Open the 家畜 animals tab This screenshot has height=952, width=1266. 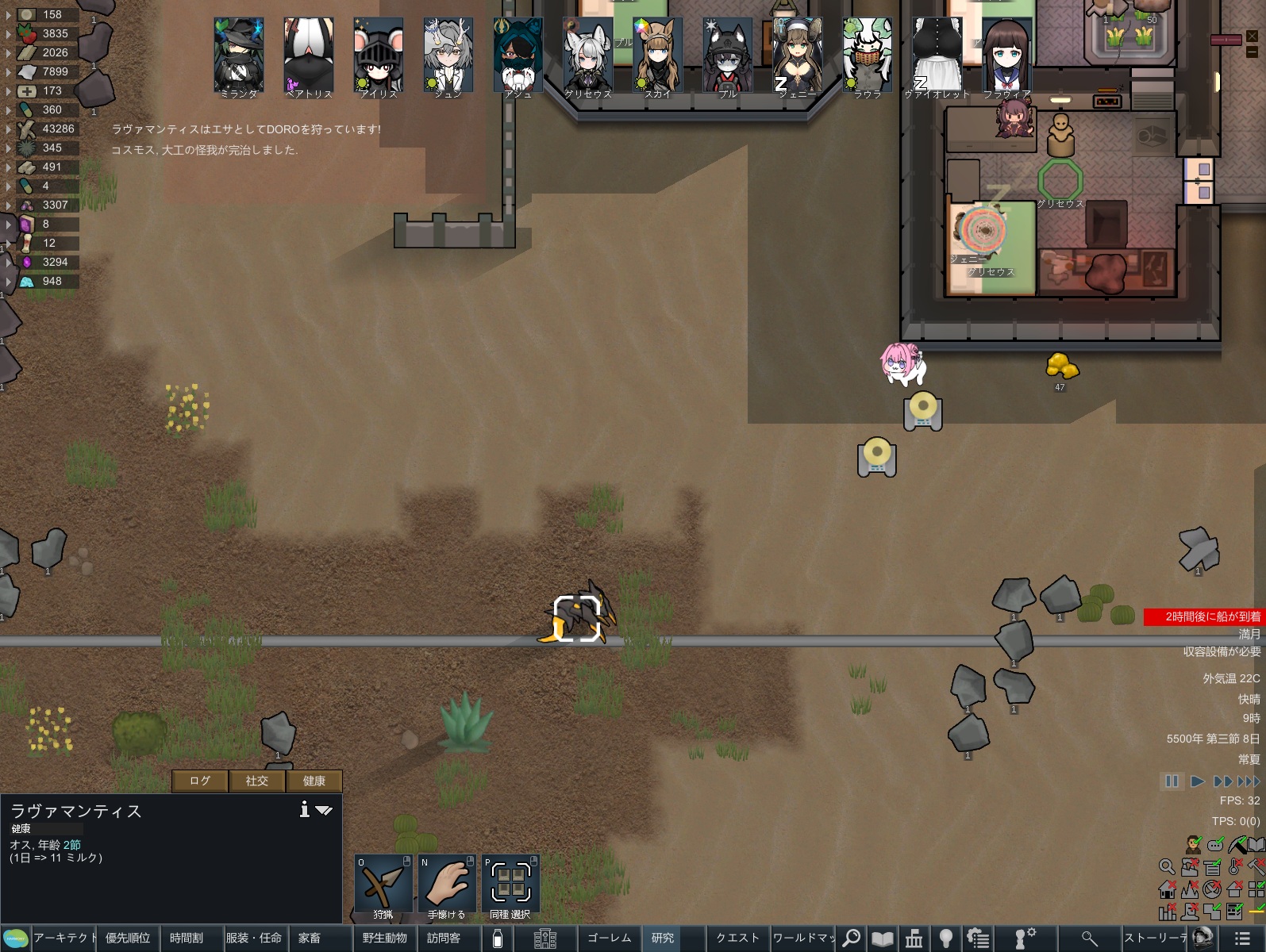310,938
